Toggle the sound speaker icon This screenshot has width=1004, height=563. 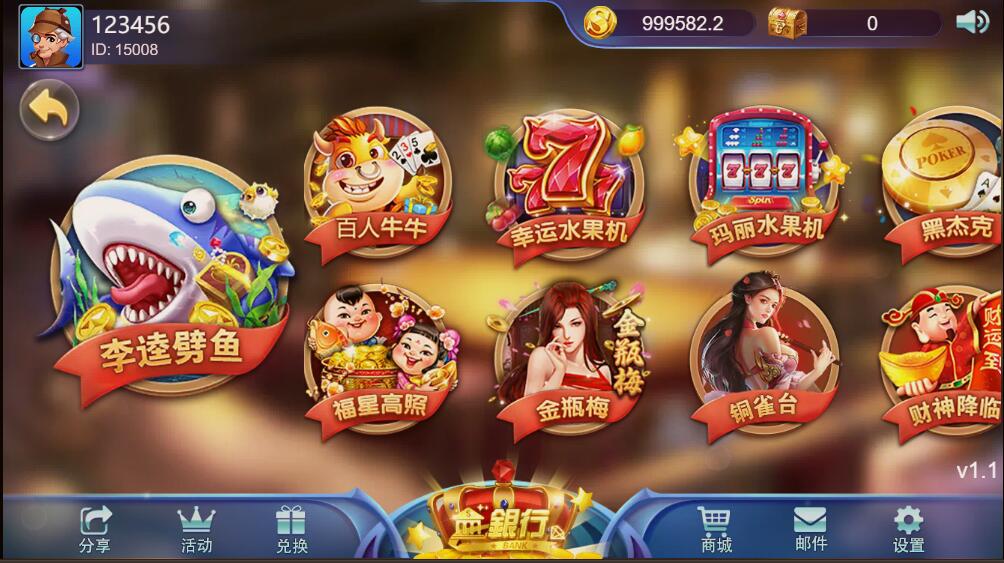[971, 22]
